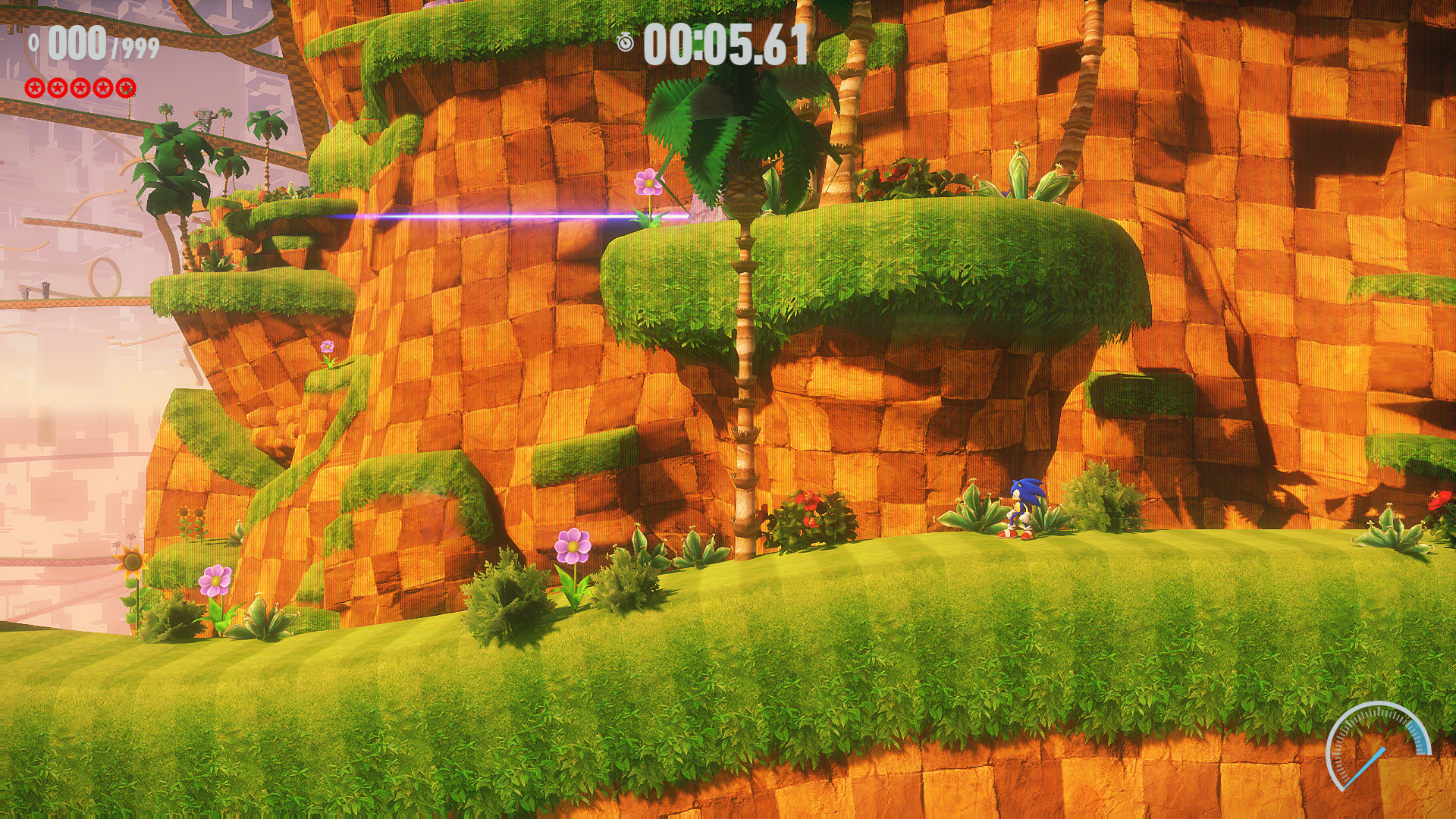Click the middle red star life icon
Image resolution: width=1456 pixels, height=819 pixels.
[x=82, y=89]
